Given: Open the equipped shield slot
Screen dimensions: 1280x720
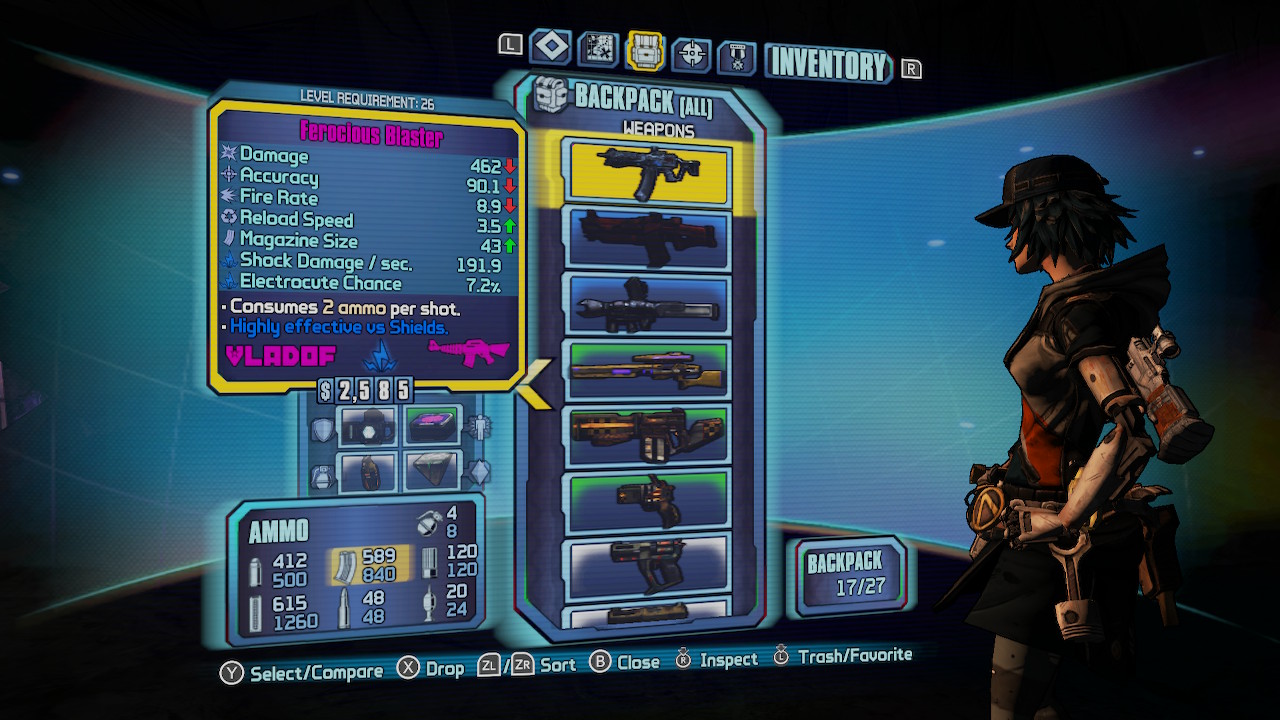Looking at the screenshot, I should [368, 428].
